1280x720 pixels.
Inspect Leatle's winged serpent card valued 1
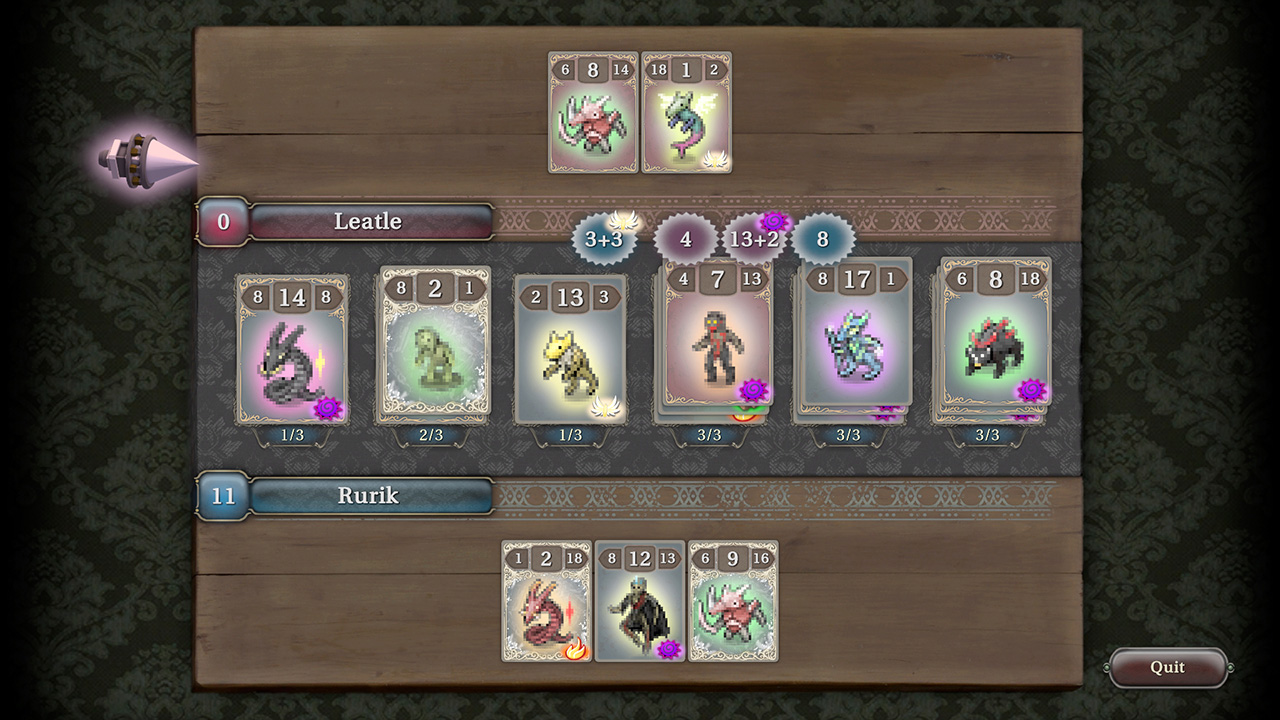click(686, 113)
